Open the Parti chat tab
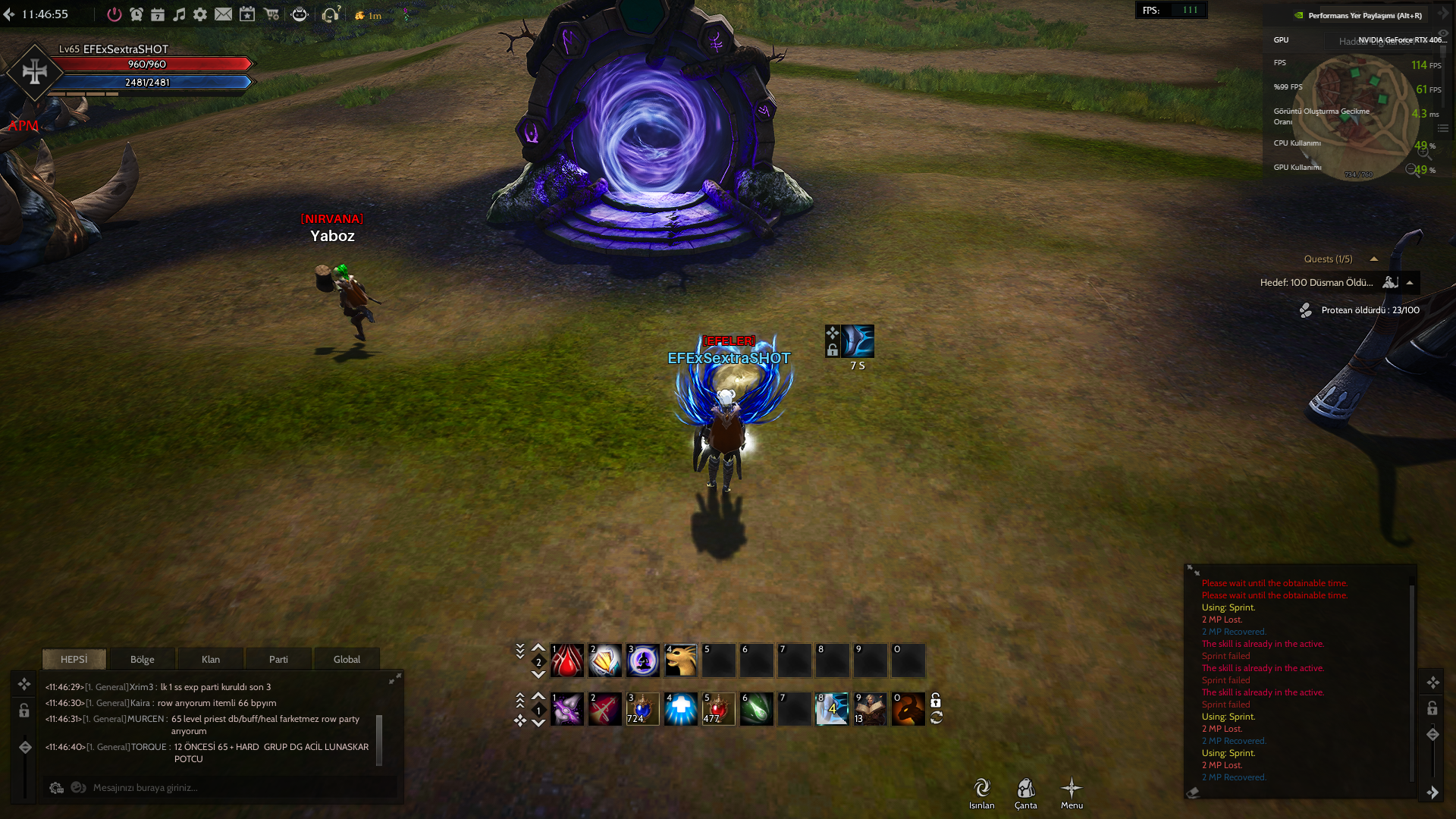This screenshot has width=1456, height=819. click(x=278, y=659)
